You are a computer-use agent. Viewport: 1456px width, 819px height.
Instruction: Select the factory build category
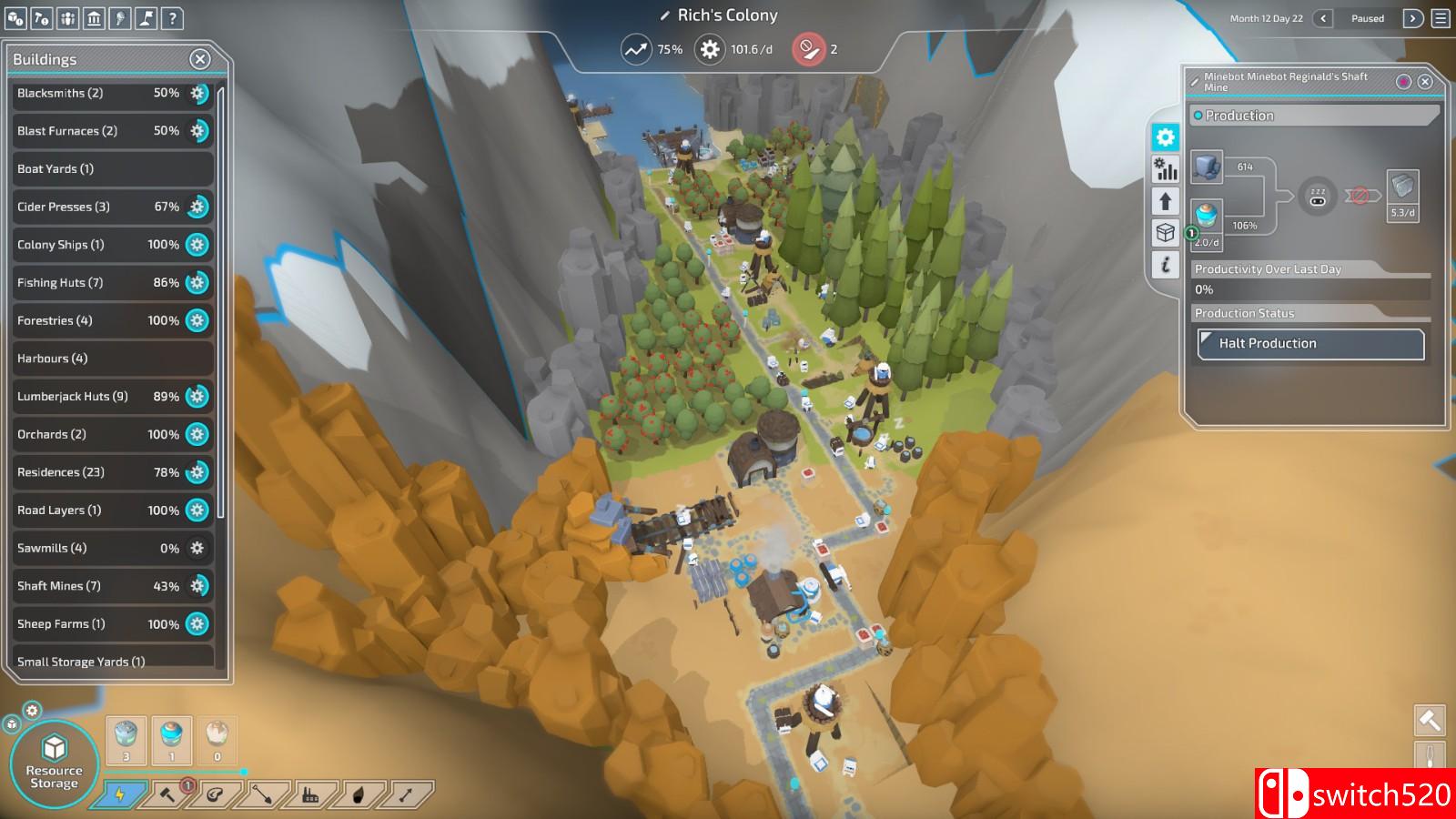click(310, 794)
